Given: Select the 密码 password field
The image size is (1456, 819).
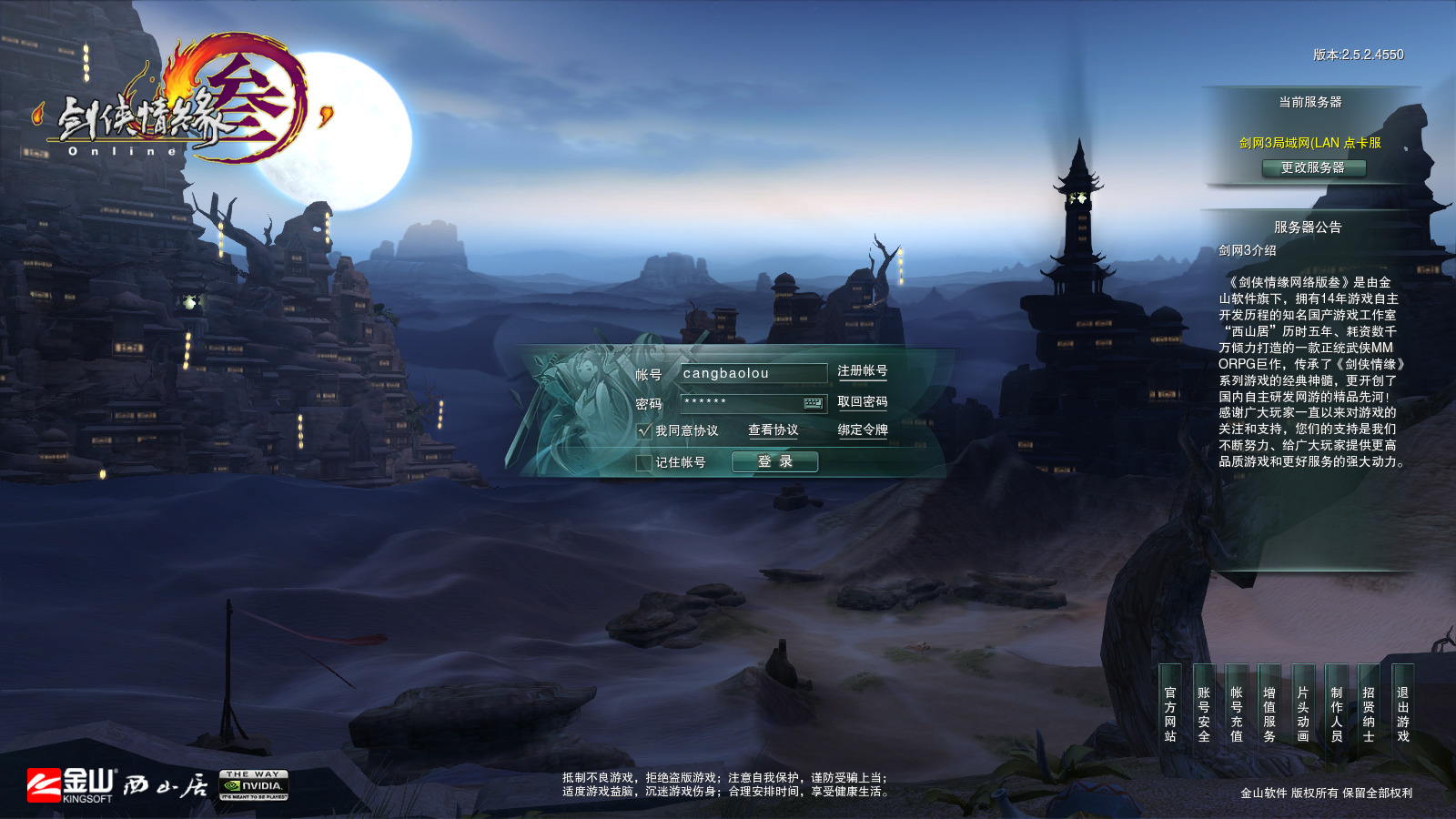Looking at the screenshot, I should 740,402.
